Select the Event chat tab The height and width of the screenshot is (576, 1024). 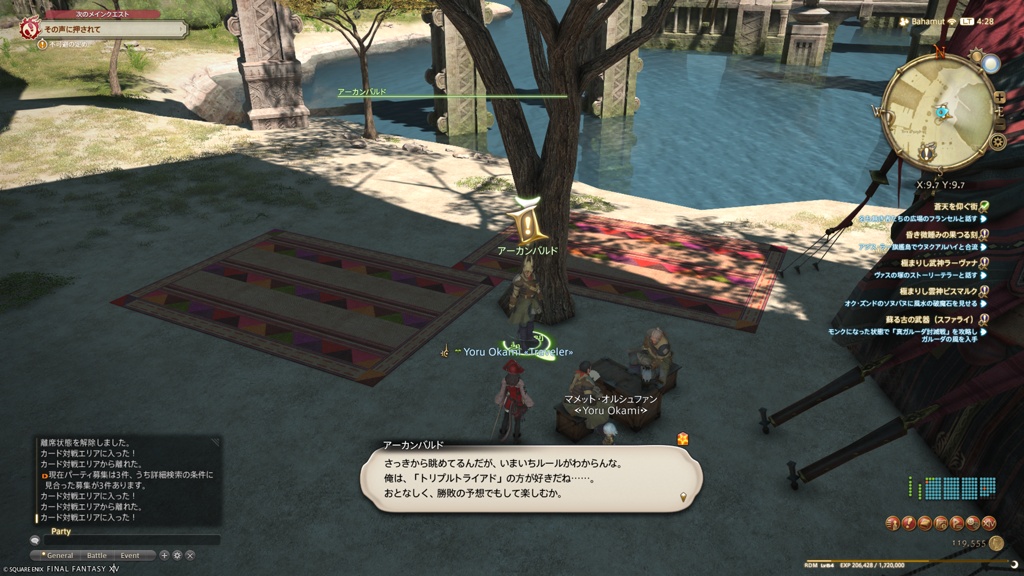(130, 555)
